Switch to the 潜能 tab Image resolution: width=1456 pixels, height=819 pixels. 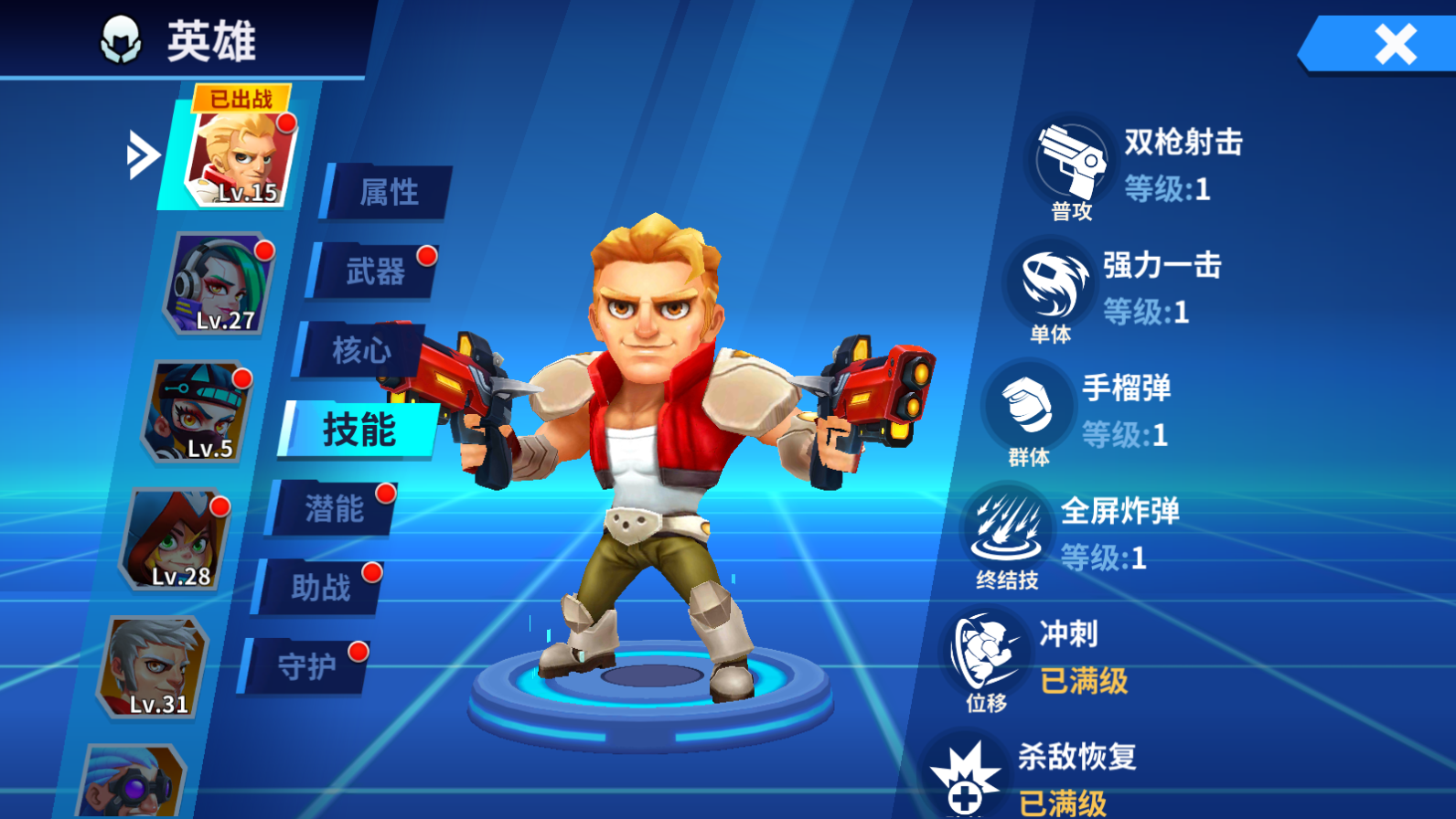pyautogui.click(x=334, y=508)
